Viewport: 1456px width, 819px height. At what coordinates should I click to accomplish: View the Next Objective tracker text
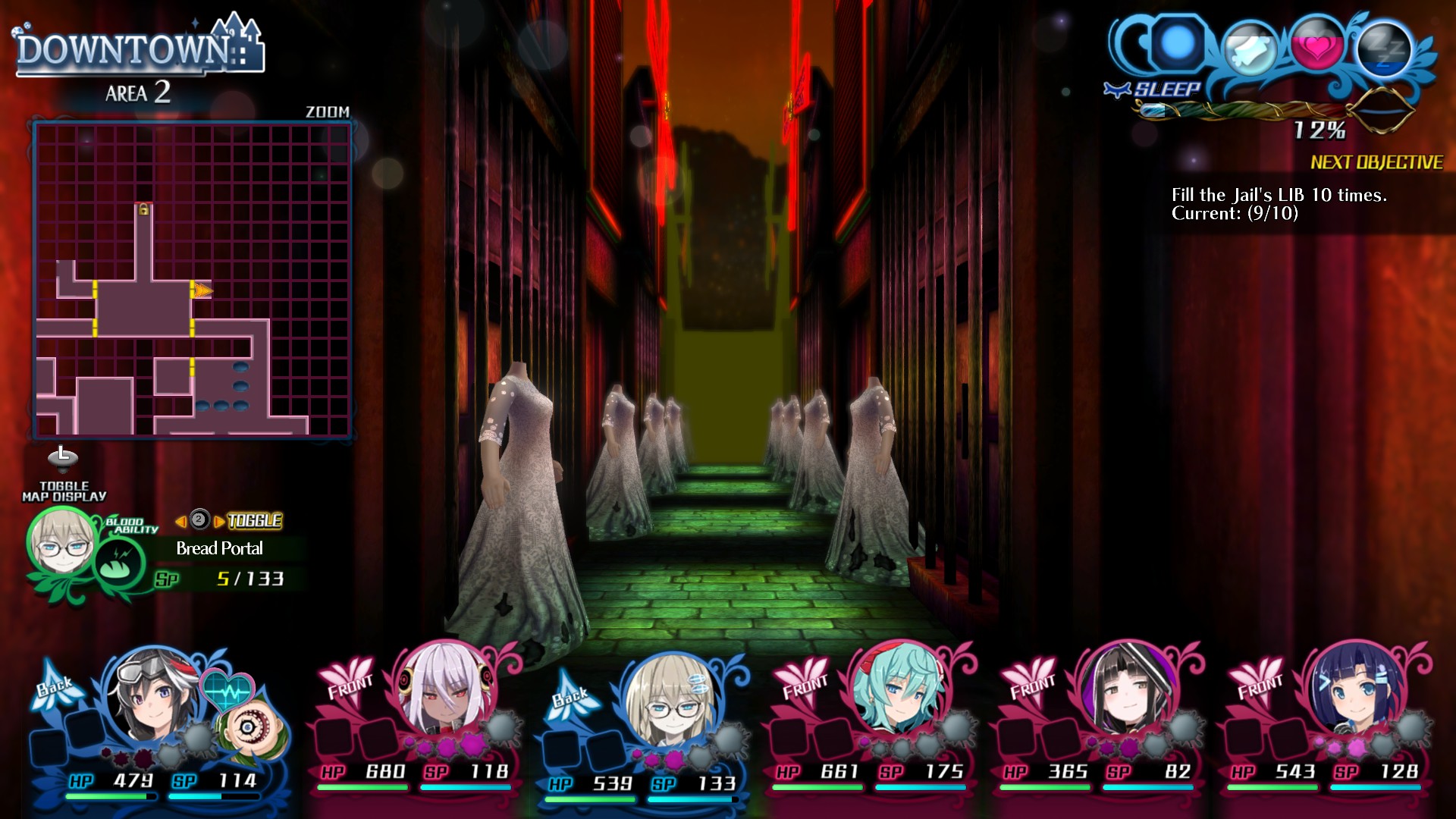click(x=1279, y=204)
